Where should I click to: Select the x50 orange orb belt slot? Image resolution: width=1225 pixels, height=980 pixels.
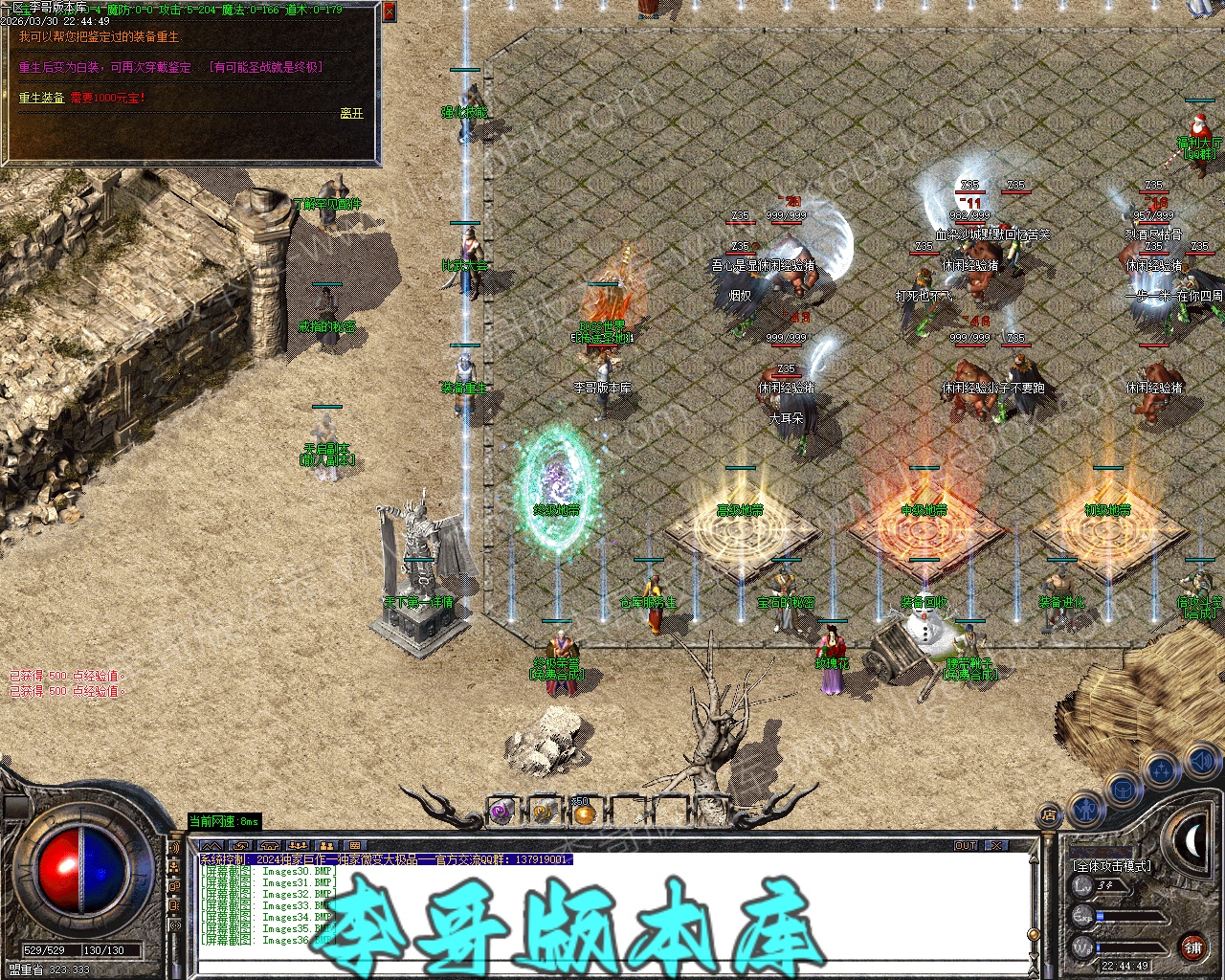[x=584, y=813]
